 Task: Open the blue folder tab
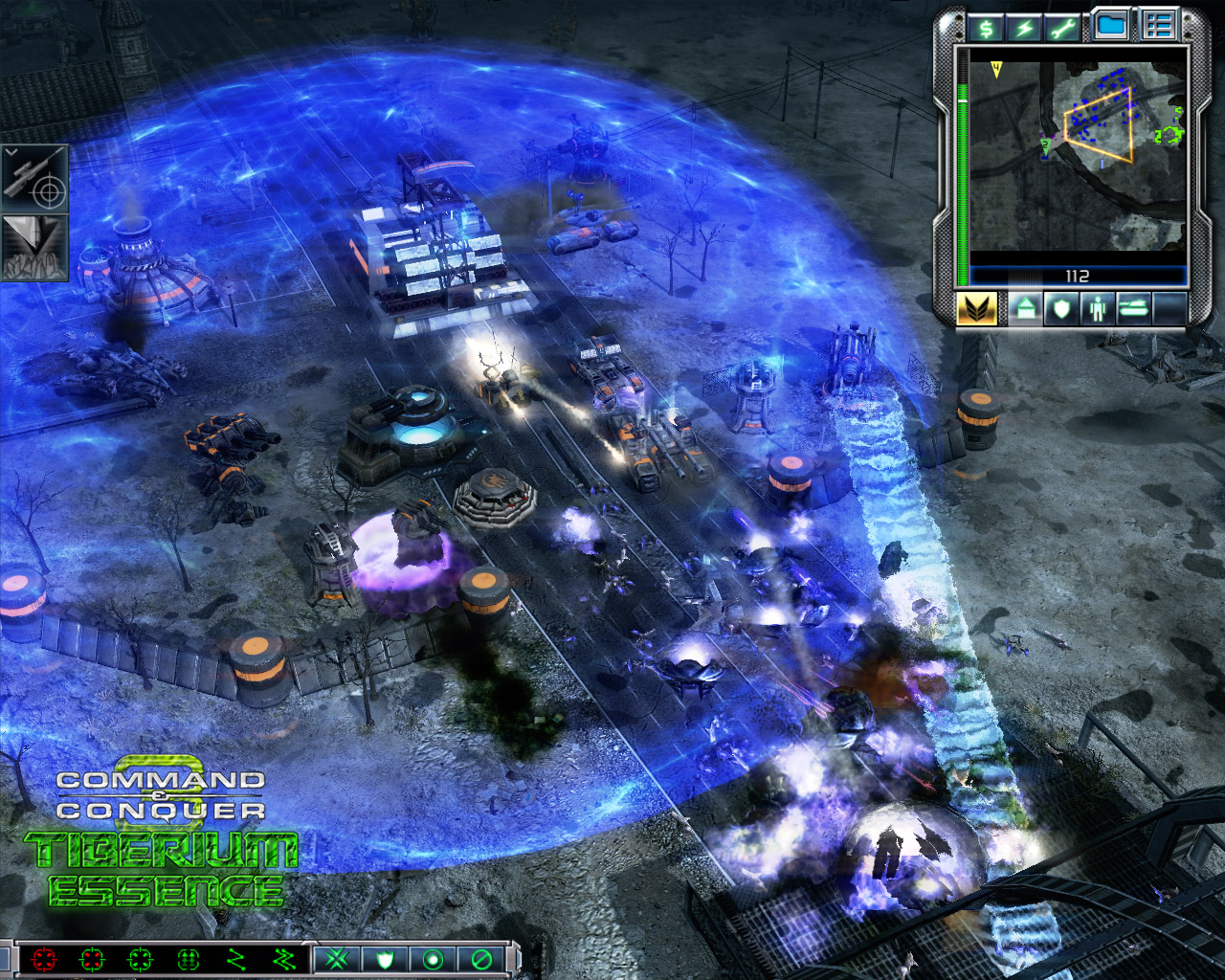[x=1110, y=26]
